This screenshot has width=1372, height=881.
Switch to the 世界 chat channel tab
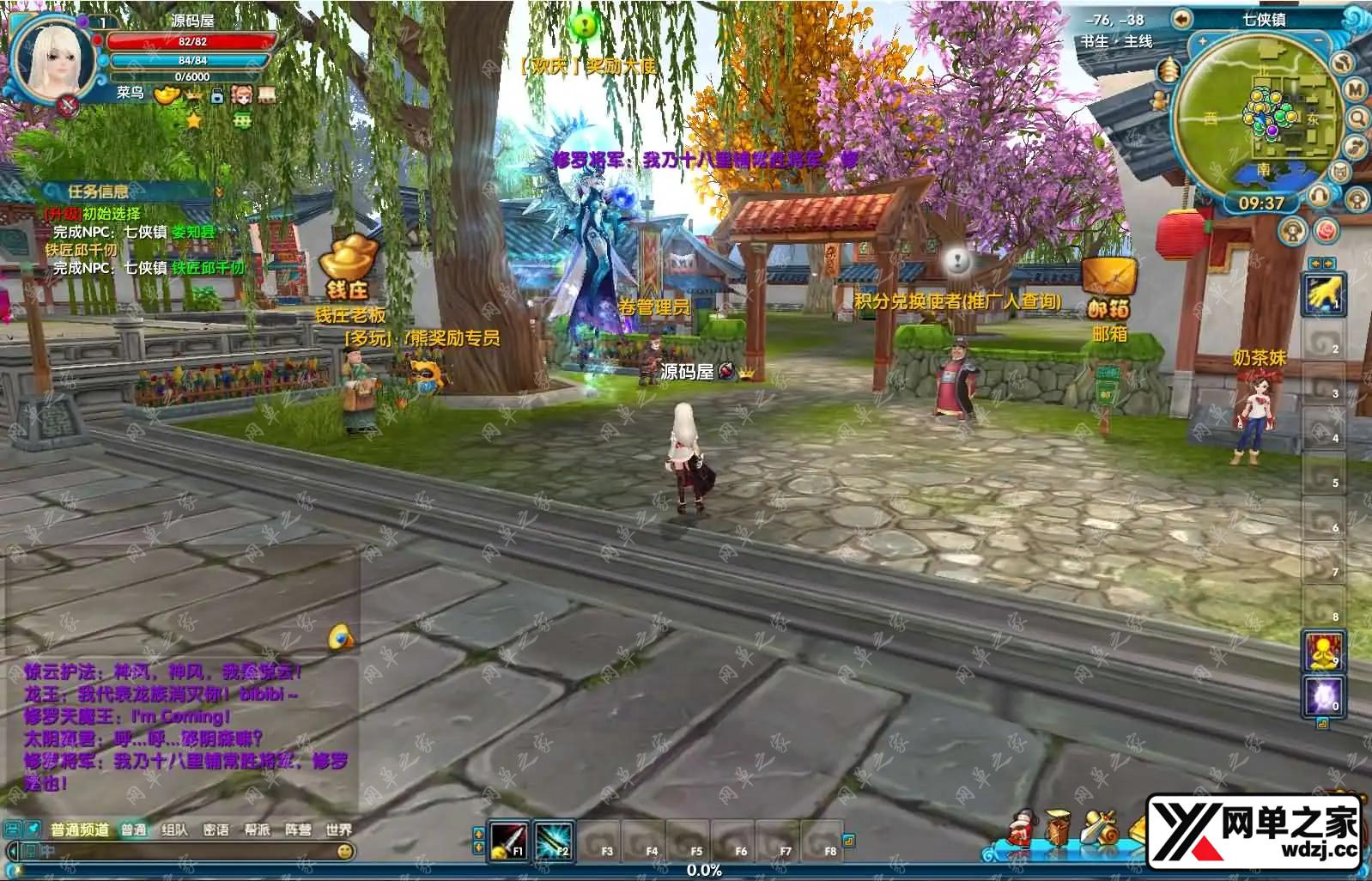(x=338, y=829)
